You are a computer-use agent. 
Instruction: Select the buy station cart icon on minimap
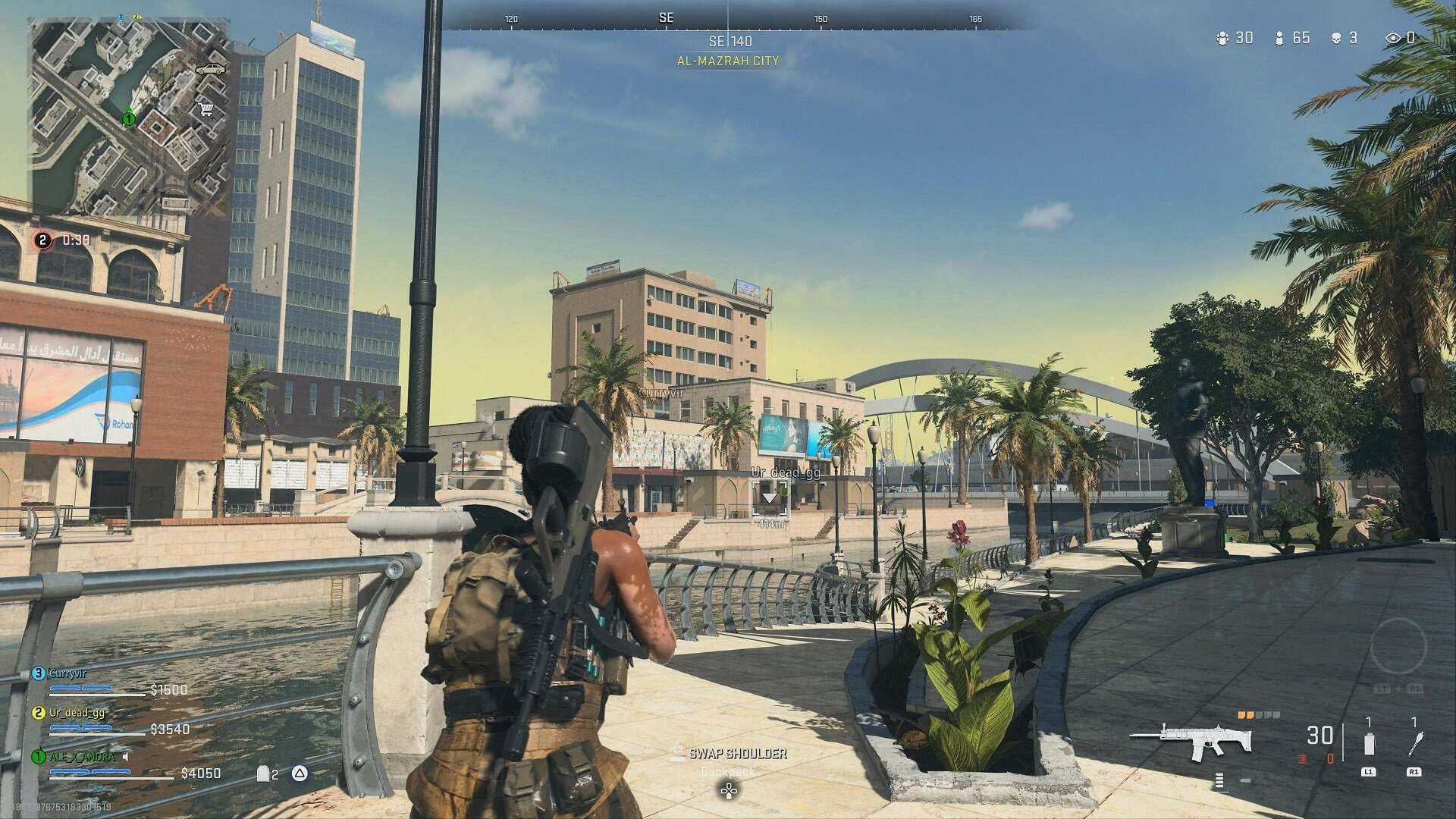205,109
